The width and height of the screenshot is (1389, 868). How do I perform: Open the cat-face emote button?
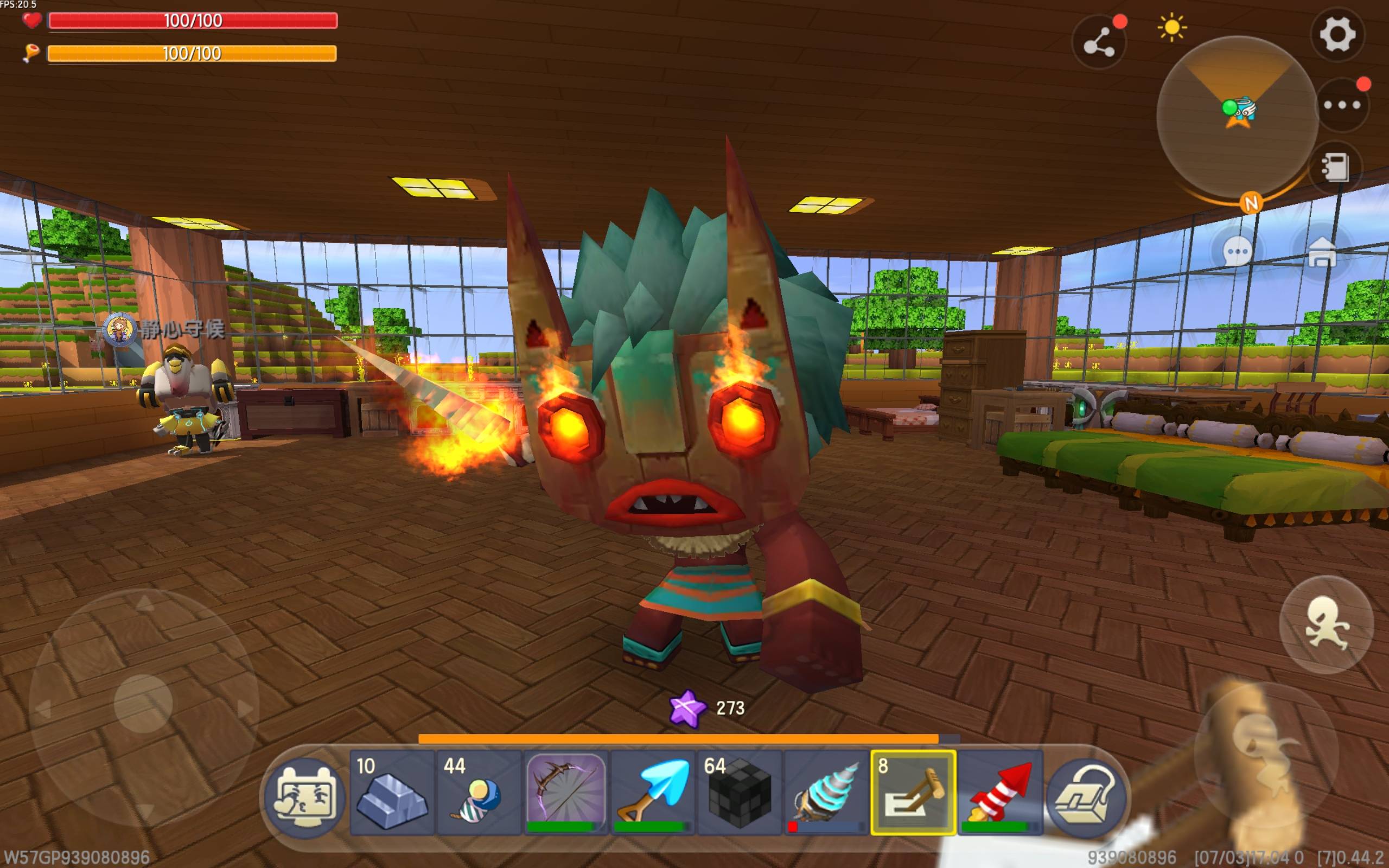[x=305, y=797]
